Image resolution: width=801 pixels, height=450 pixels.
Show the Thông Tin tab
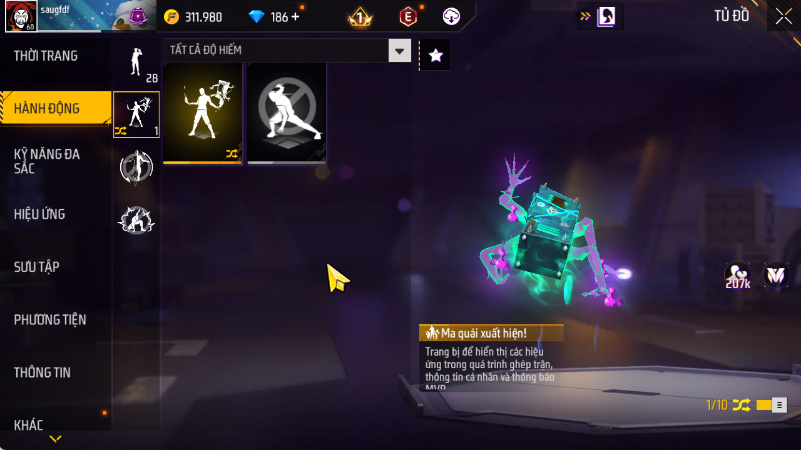[x=42, y=373]
